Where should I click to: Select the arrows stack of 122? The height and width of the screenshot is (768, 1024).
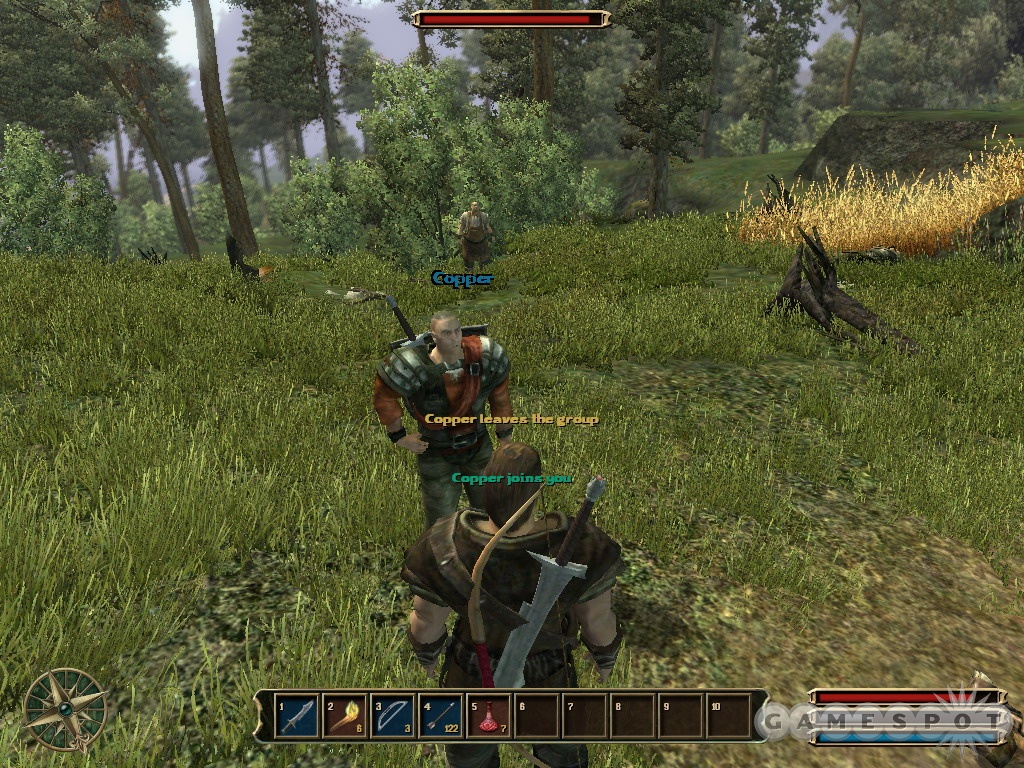441,716
